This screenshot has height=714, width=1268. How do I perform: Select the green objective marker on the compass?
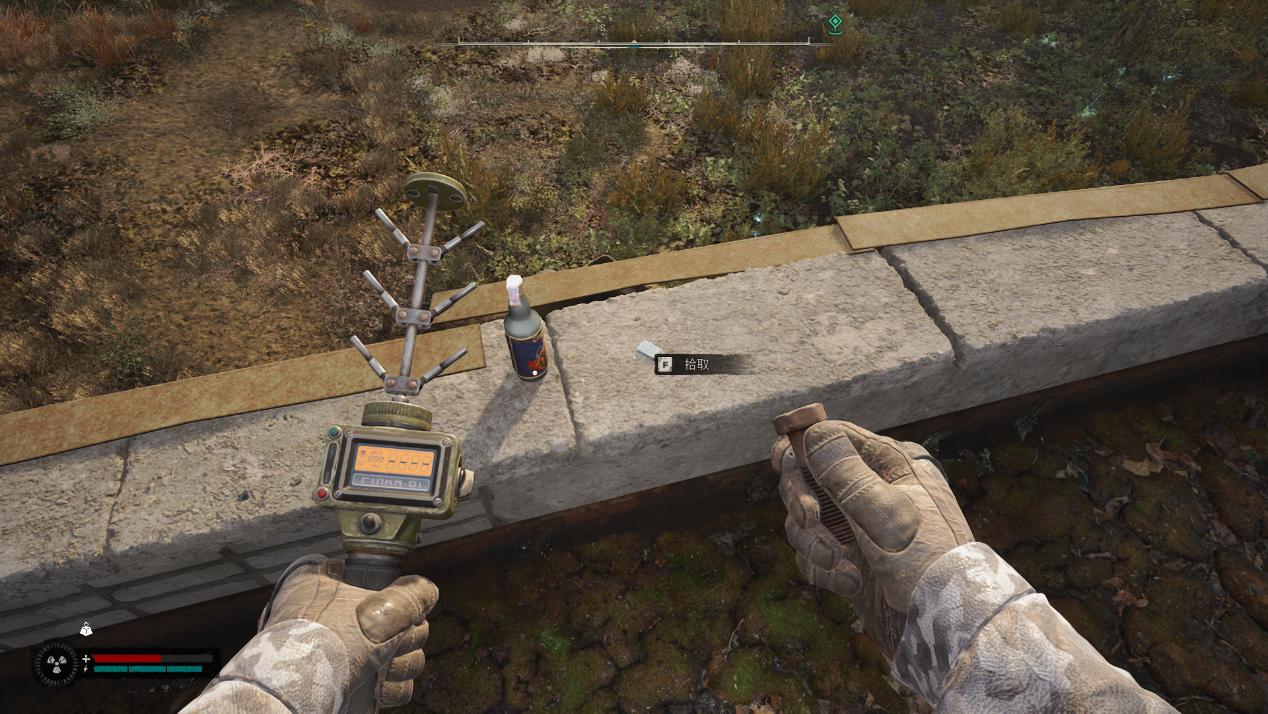835,22
